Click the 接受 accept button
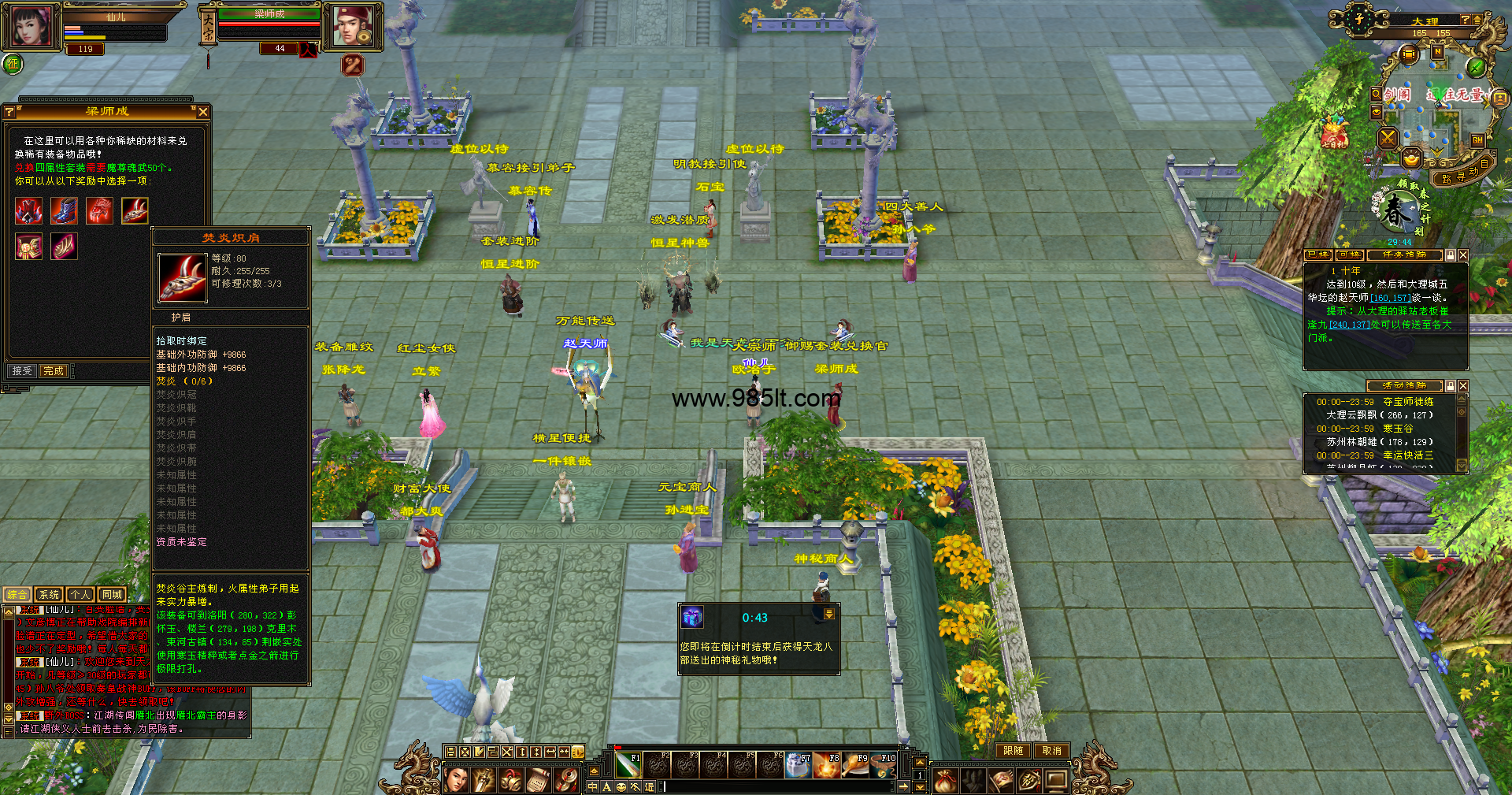 click(22, 370)
